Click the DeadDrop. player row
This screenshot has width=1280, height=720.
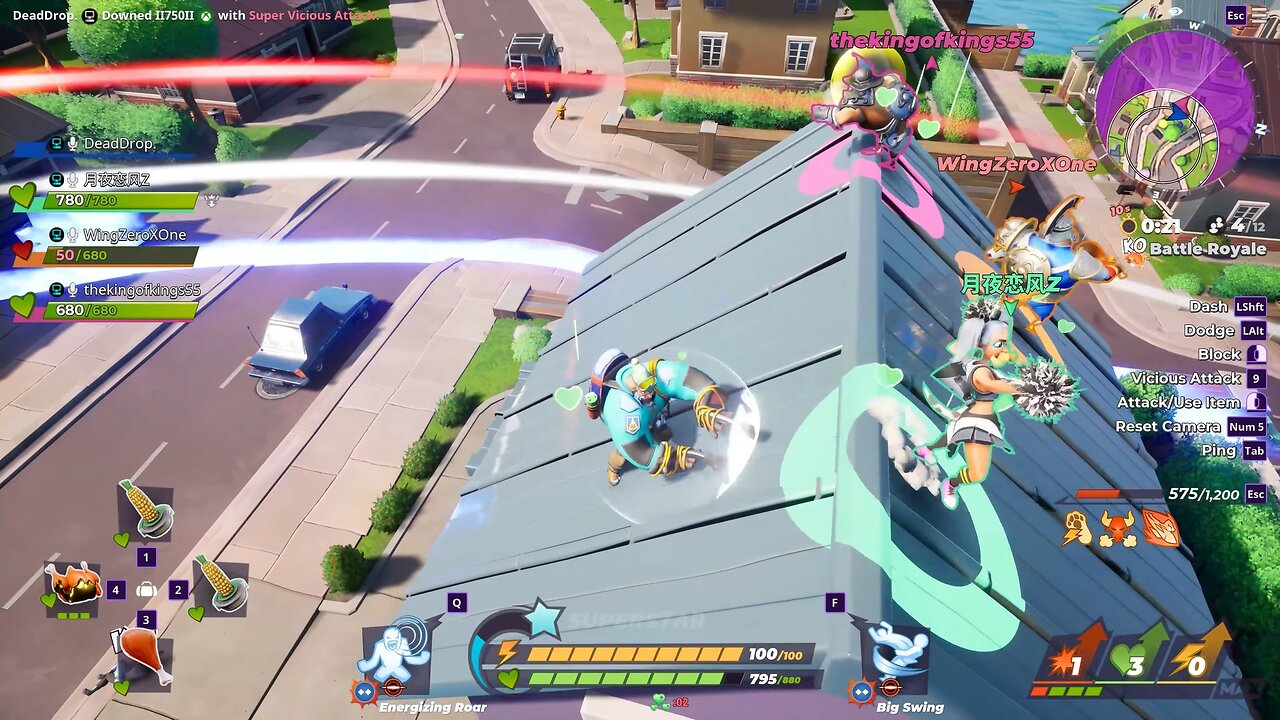[x=118, y=144]
